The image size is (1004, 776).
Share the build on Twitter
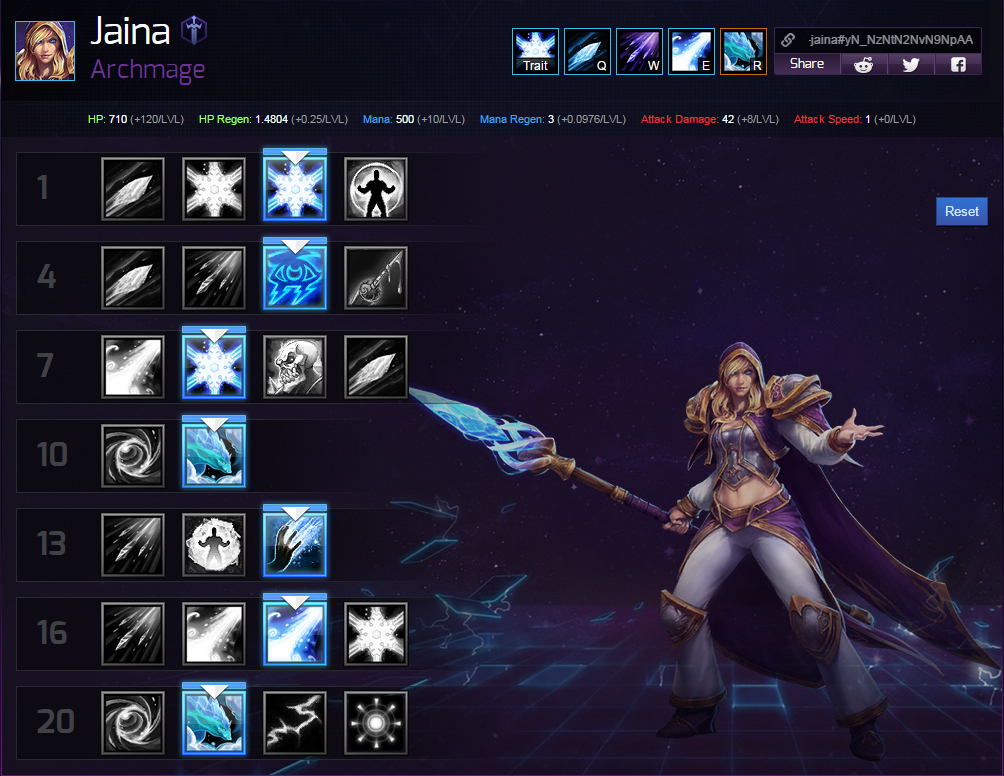pyautogui.click(x=910, y=65)
